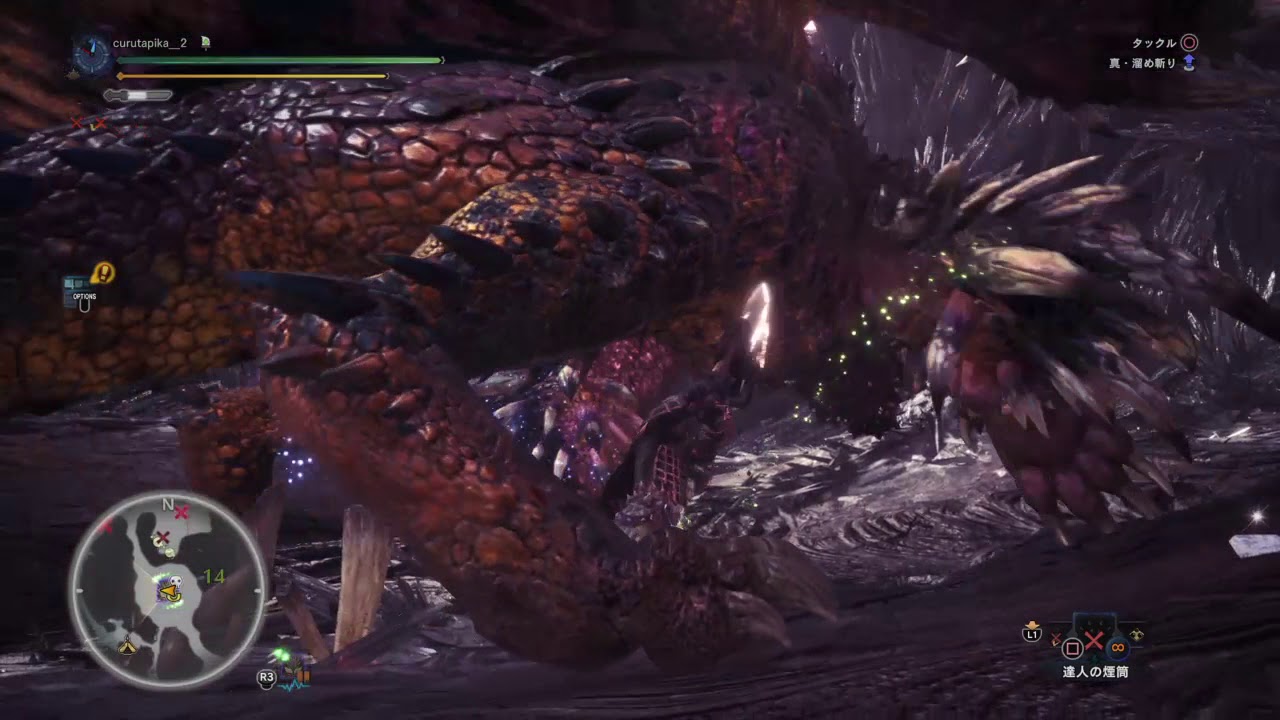Open the OPTIONS menu
The image size is (1280, 720).
click(x=85, y=298)
